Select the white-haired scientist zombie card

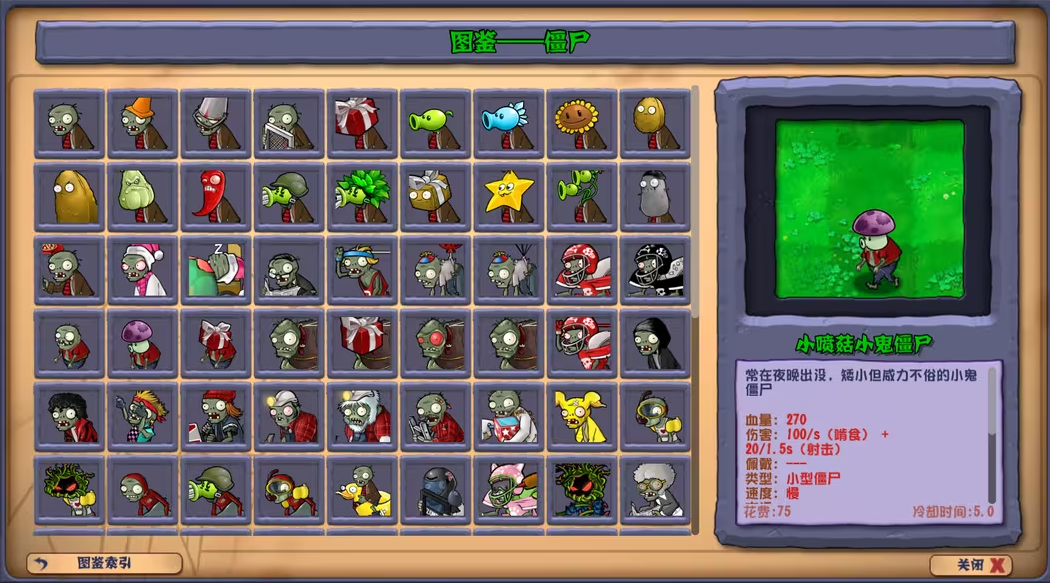coord(654,489)
